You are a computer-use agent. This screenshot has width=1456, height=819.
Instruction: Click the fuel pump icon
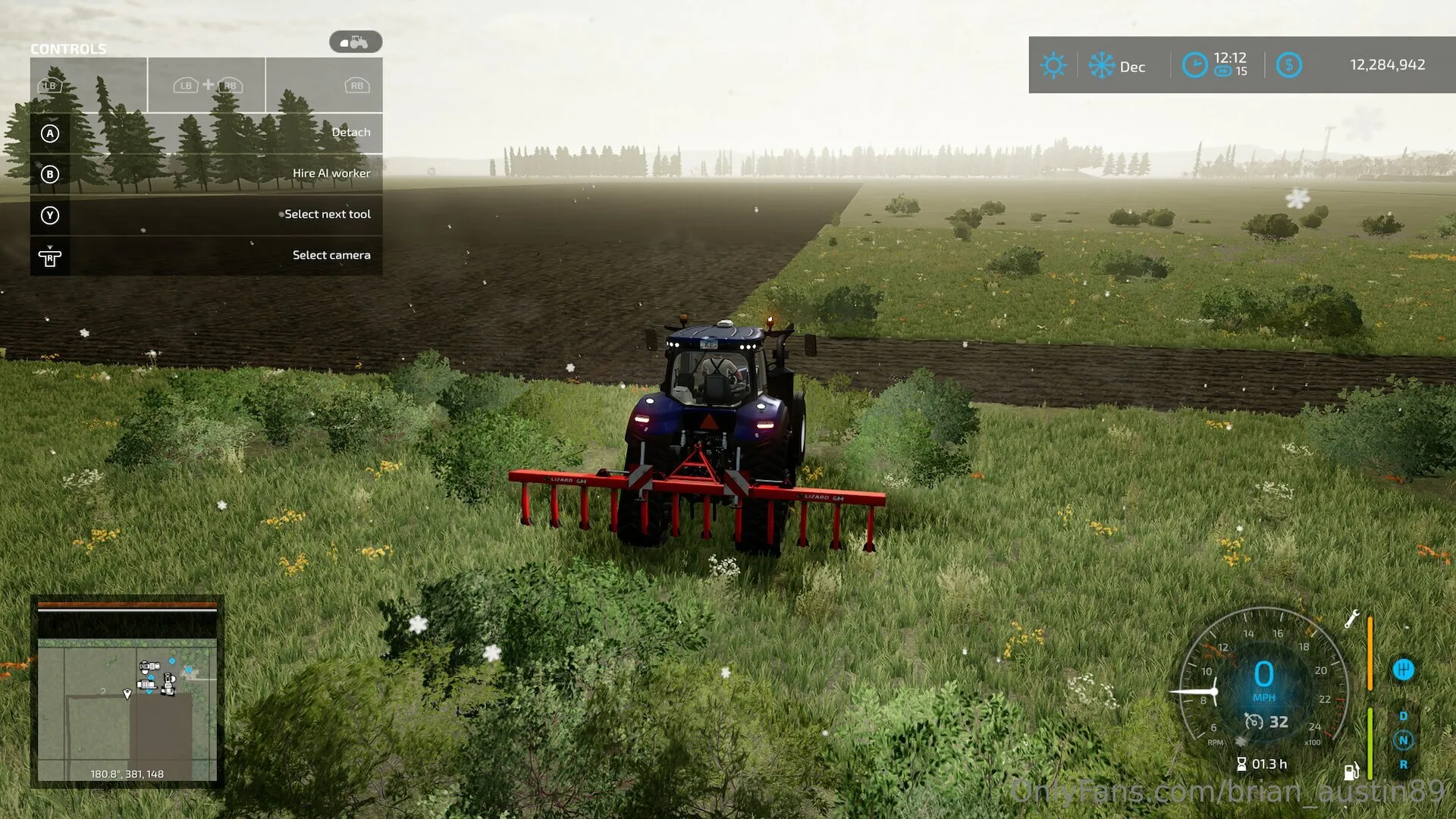pos(1351,771)
